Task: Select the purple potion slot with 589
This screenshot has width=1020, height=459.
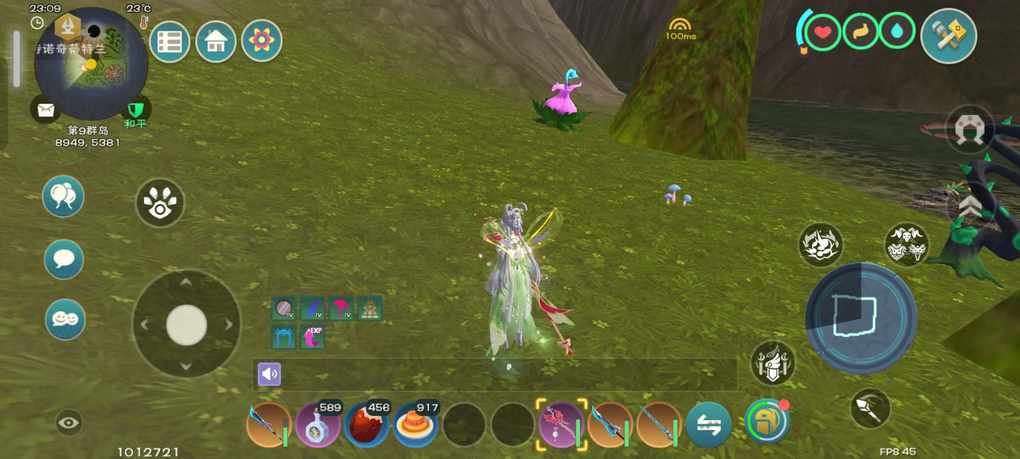Action: coord(317,425)
